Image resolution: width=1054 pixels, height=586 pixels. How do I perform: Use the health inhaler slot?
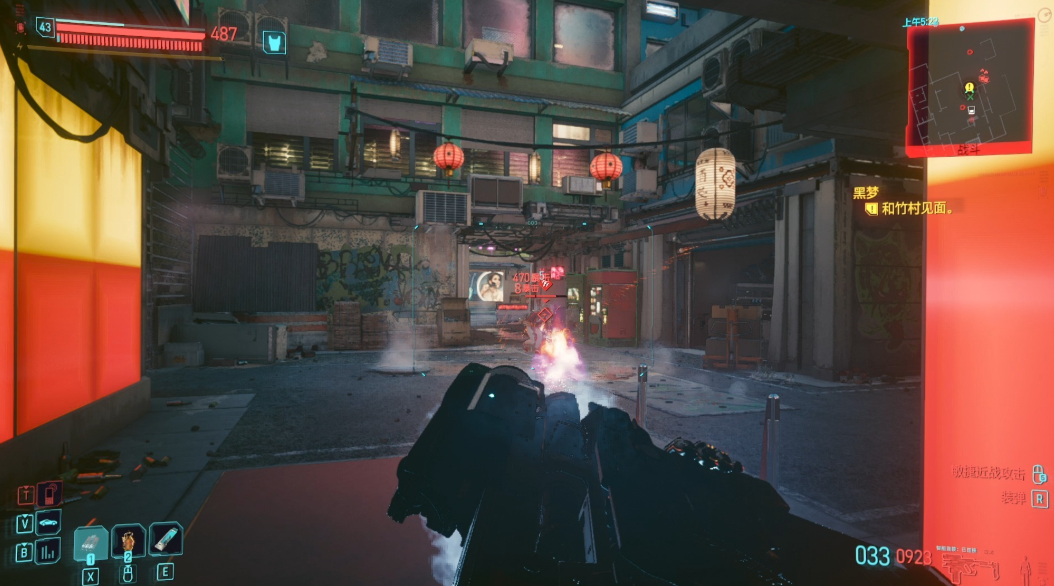[x=165, y=540]
